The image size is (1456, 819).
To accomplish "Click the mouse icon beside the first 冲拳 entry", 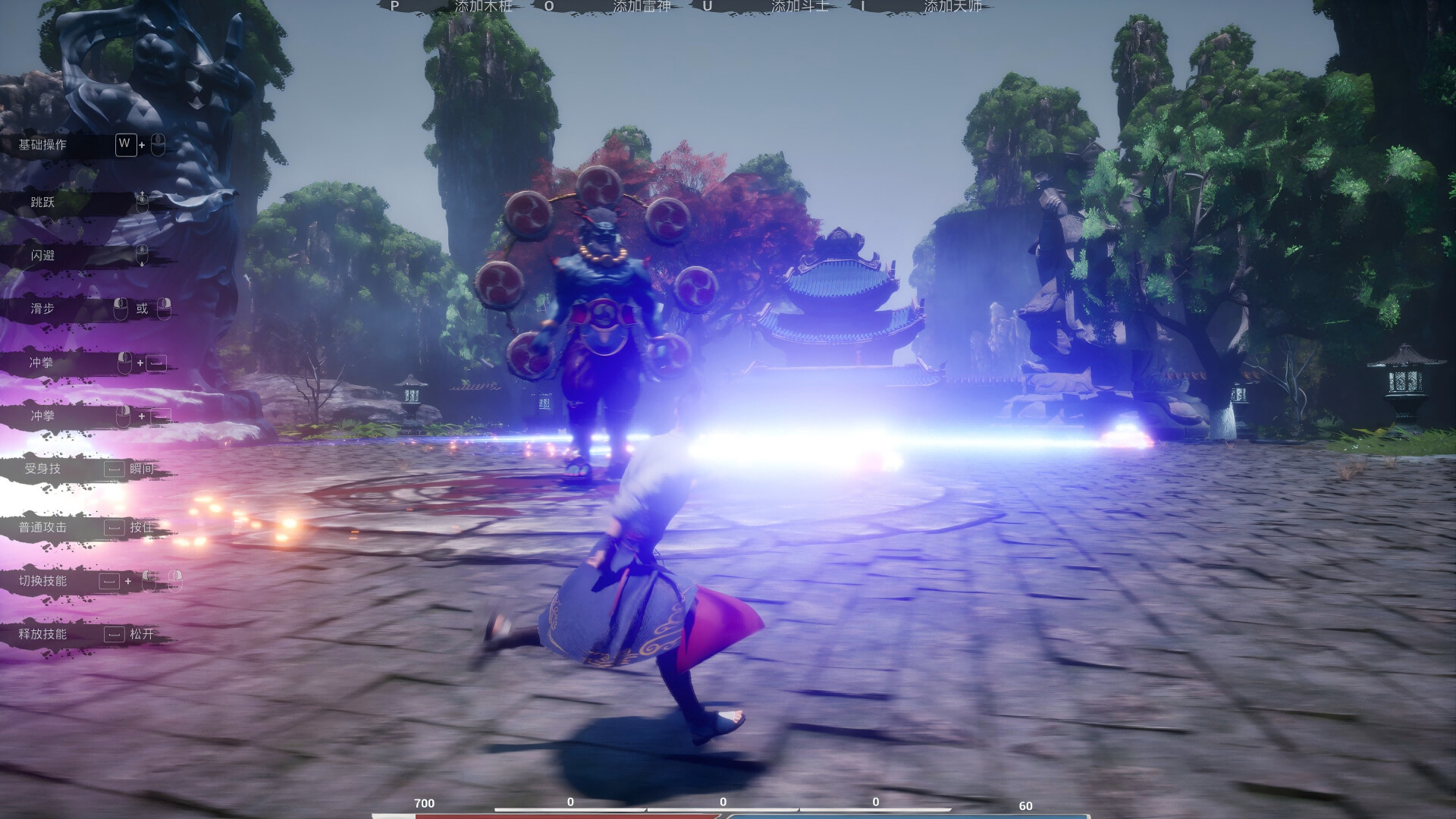I will pos(123,362).
